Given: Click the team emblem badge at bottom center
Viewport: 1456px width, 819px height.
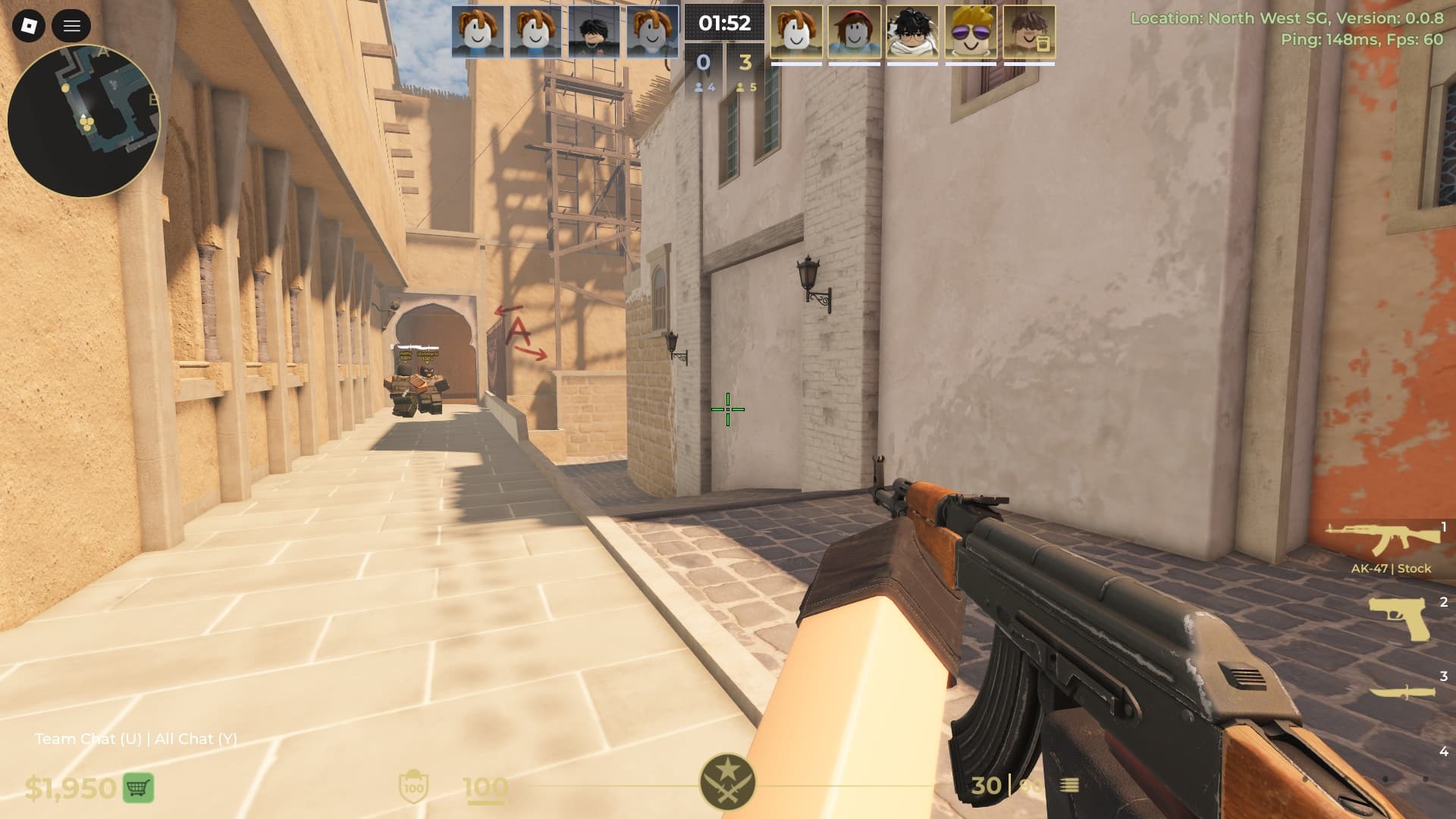Looking at the screenshot, I should tap(727, 782).
